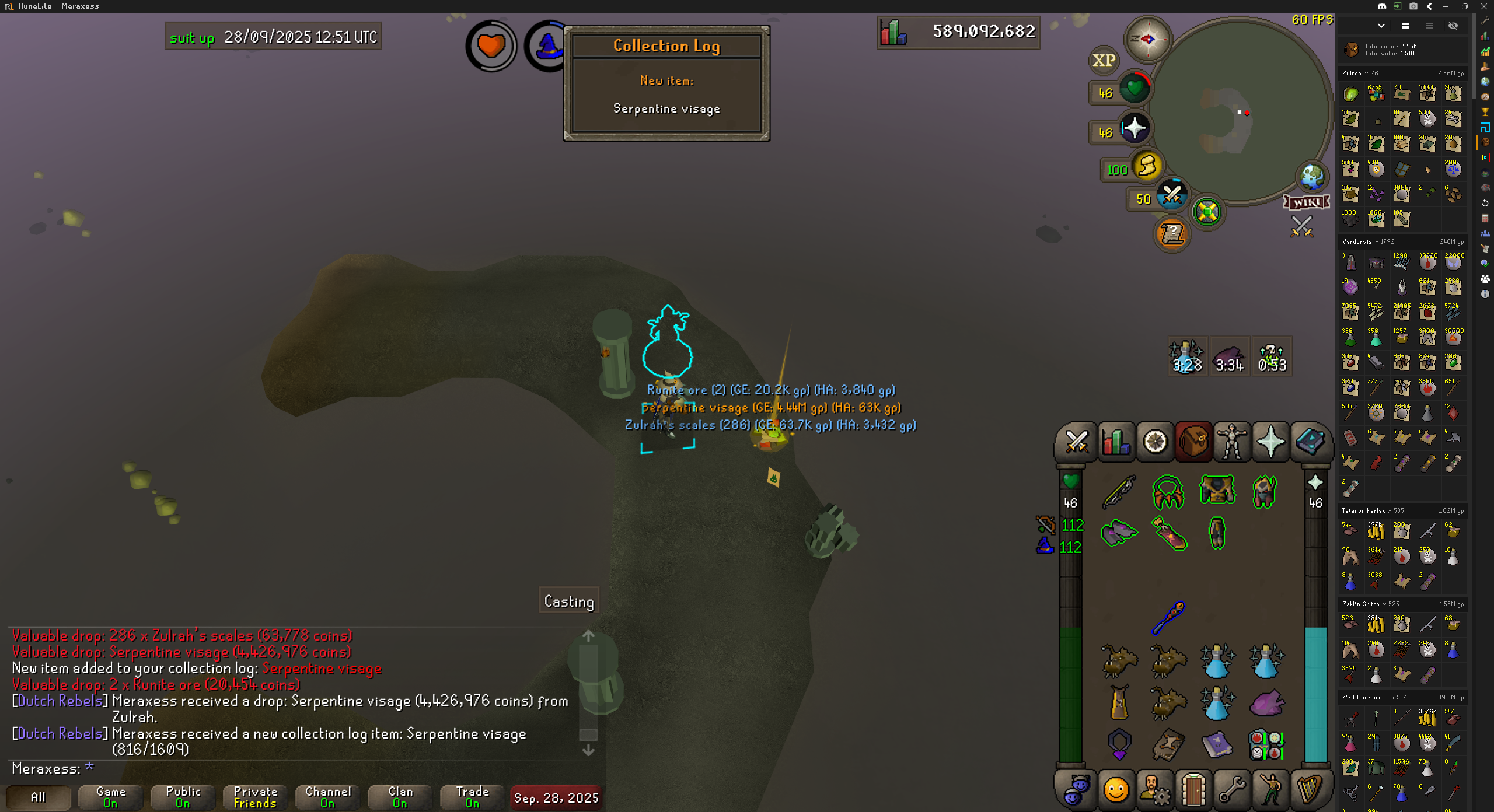Switch chat to the Clan tab
Viewport: 1494px width, 812px height.
(x=400, y=797)
